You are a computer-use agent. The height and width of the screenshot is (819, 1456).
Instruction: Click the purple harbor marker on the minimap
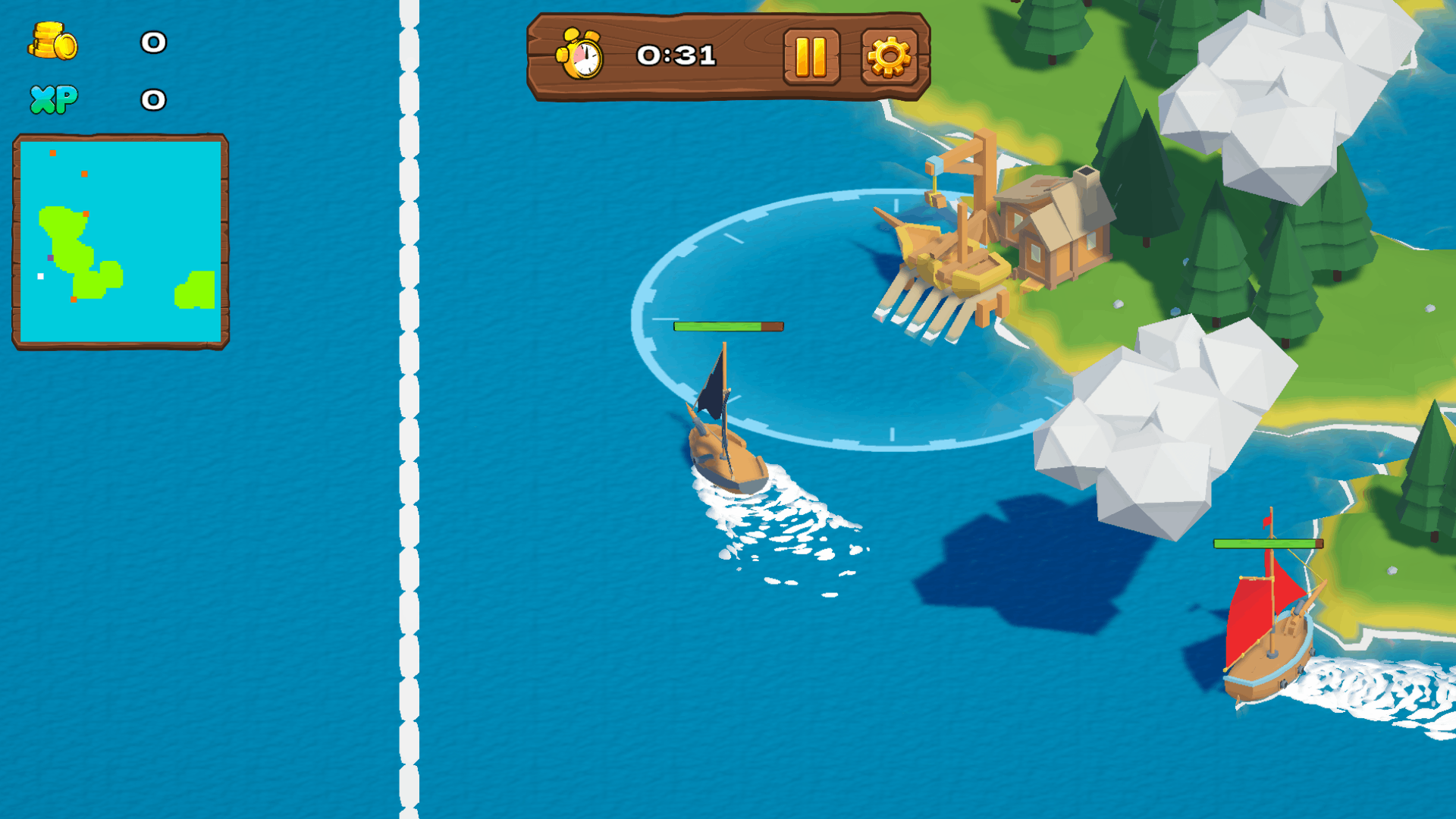(x=50, y=258)
